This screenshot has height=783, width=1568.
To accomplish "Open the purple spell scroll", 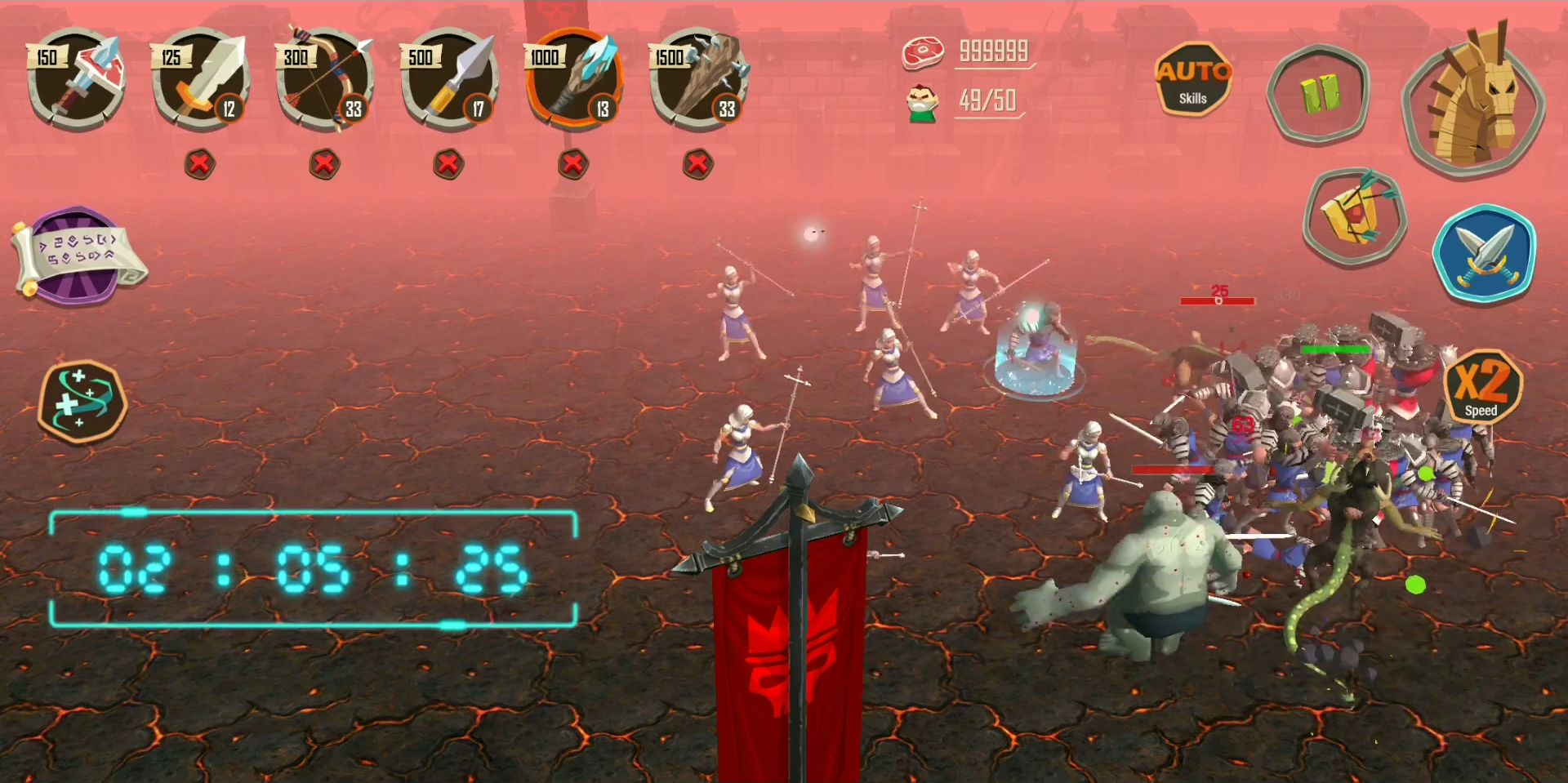I will click(78, 256).
